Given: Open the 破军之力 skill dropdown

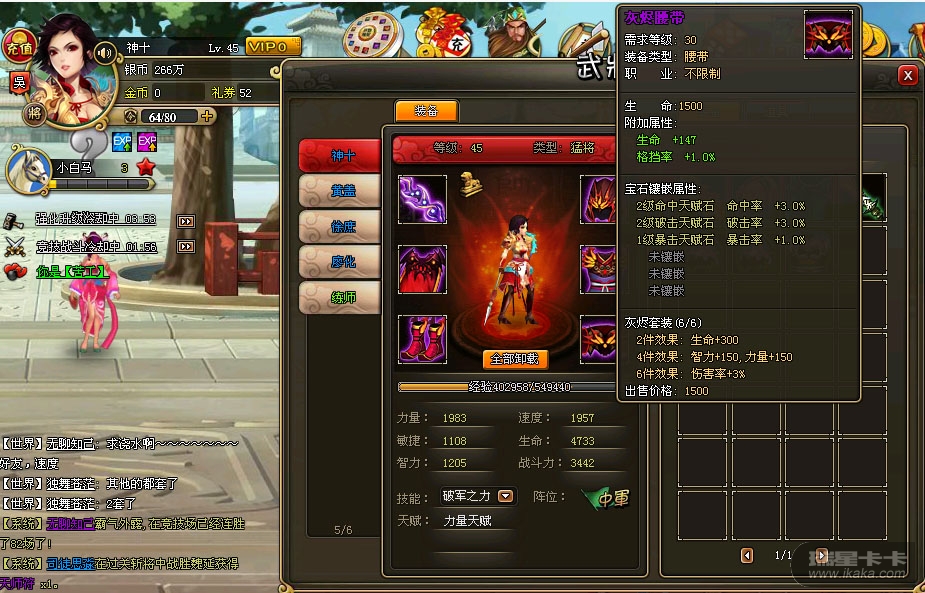Looking at the screenshot, I should (x=506, y=496).
